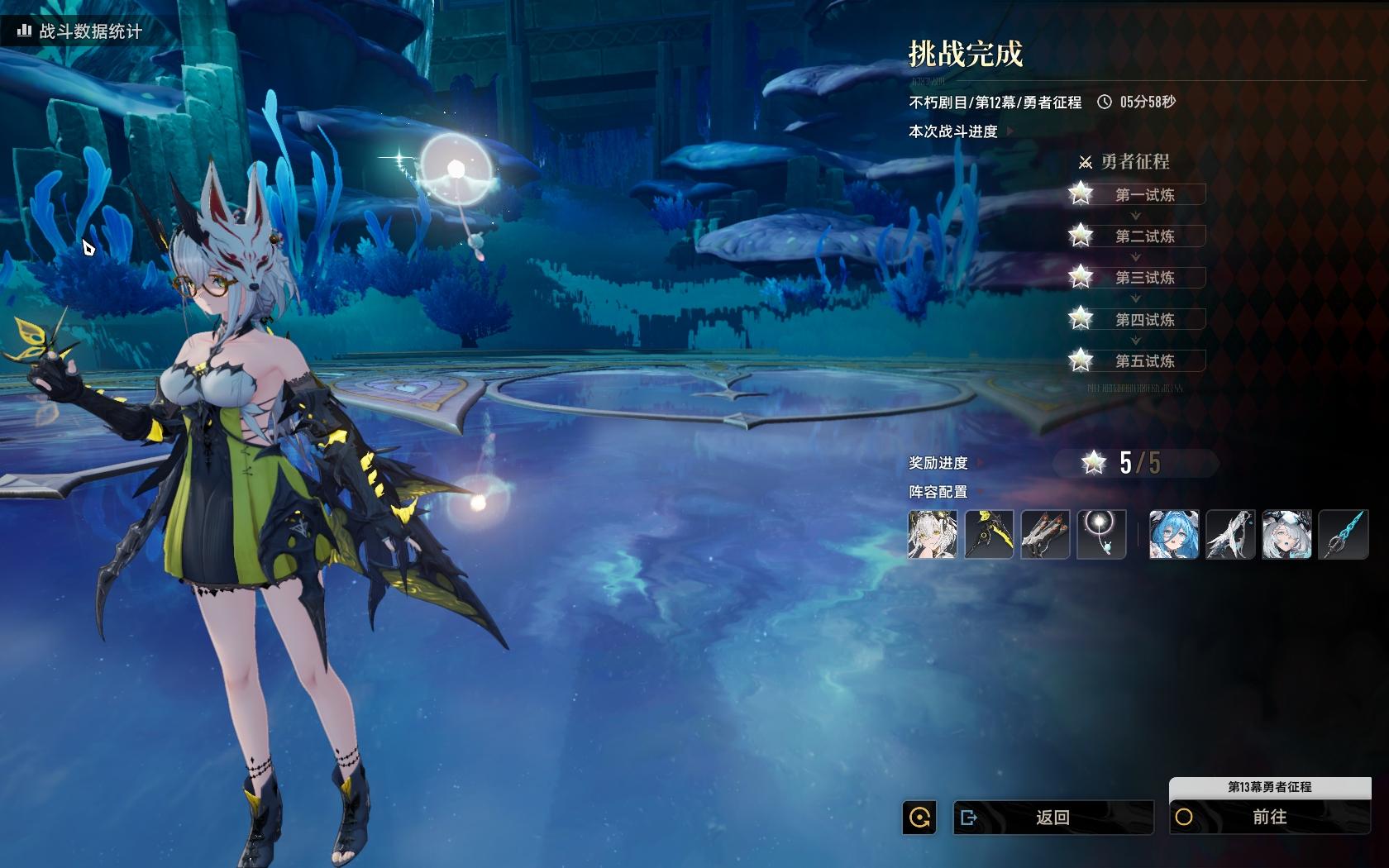This screenshot has width=1389, height=868.
Task: View the blue-haired character portrait
Action: (x=1174, y=534)
